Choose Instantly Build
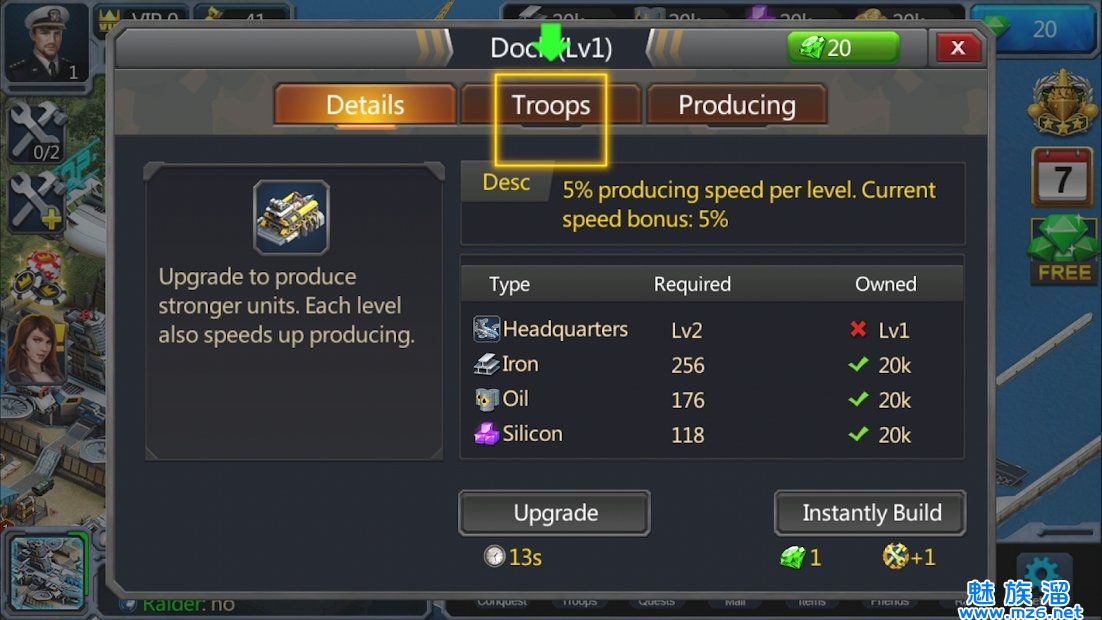 [x=871, y=513]
